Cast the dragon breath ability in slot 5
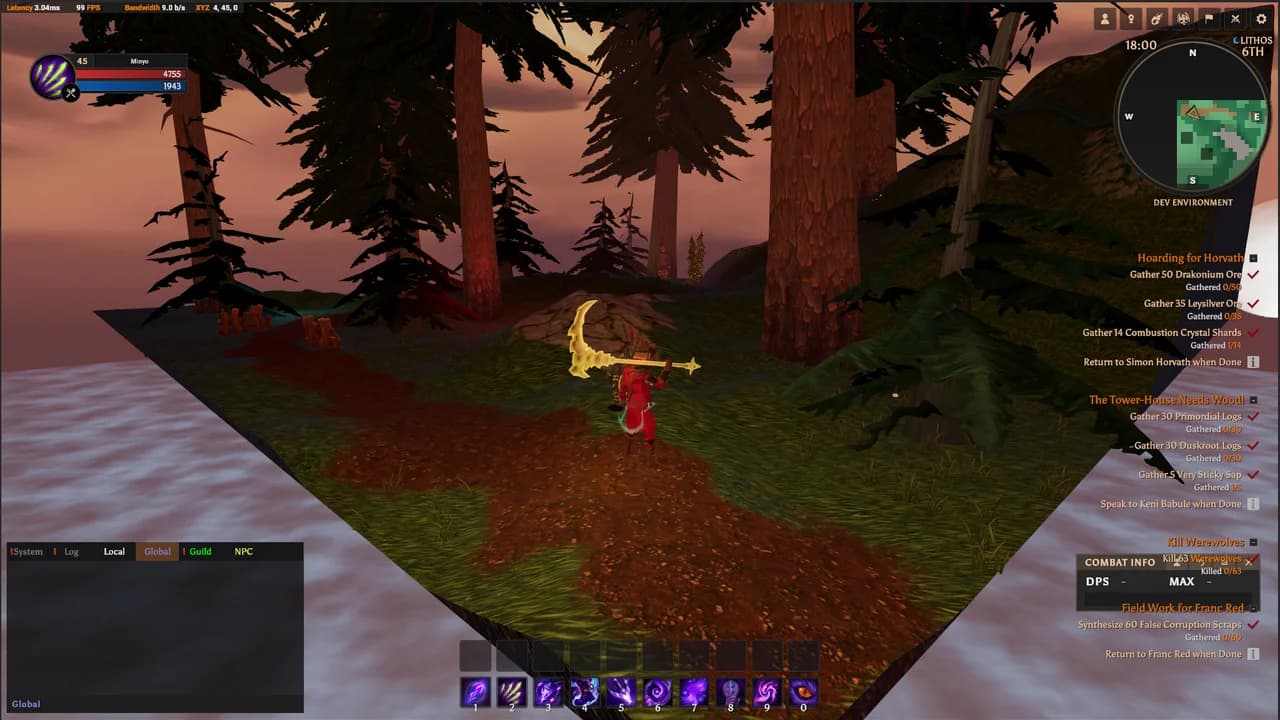This screenshot has height=720, width=1280. [620, 691]
